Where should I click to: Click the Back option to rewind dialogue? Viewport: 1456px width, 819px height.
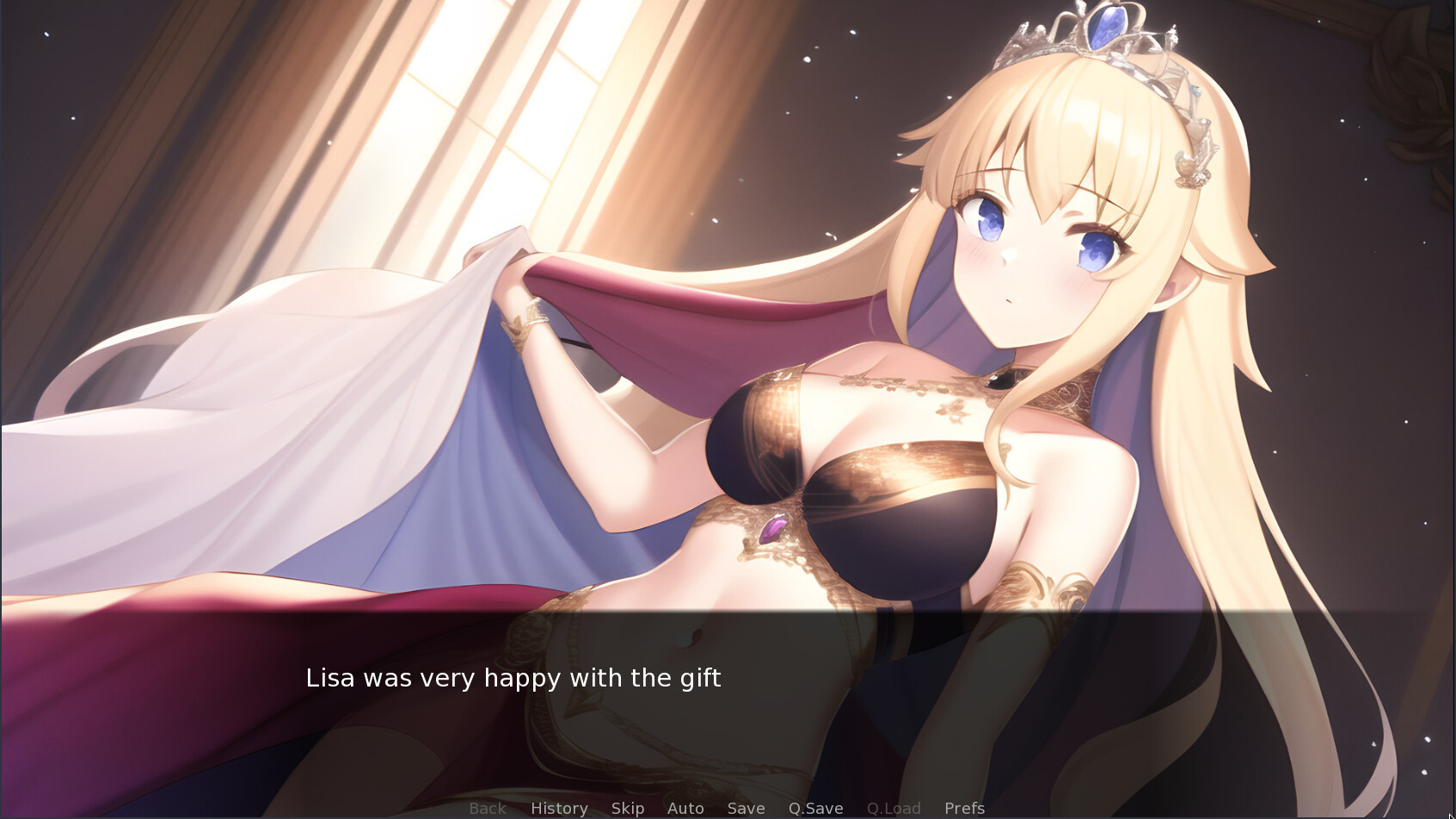[x=487, y=808]
